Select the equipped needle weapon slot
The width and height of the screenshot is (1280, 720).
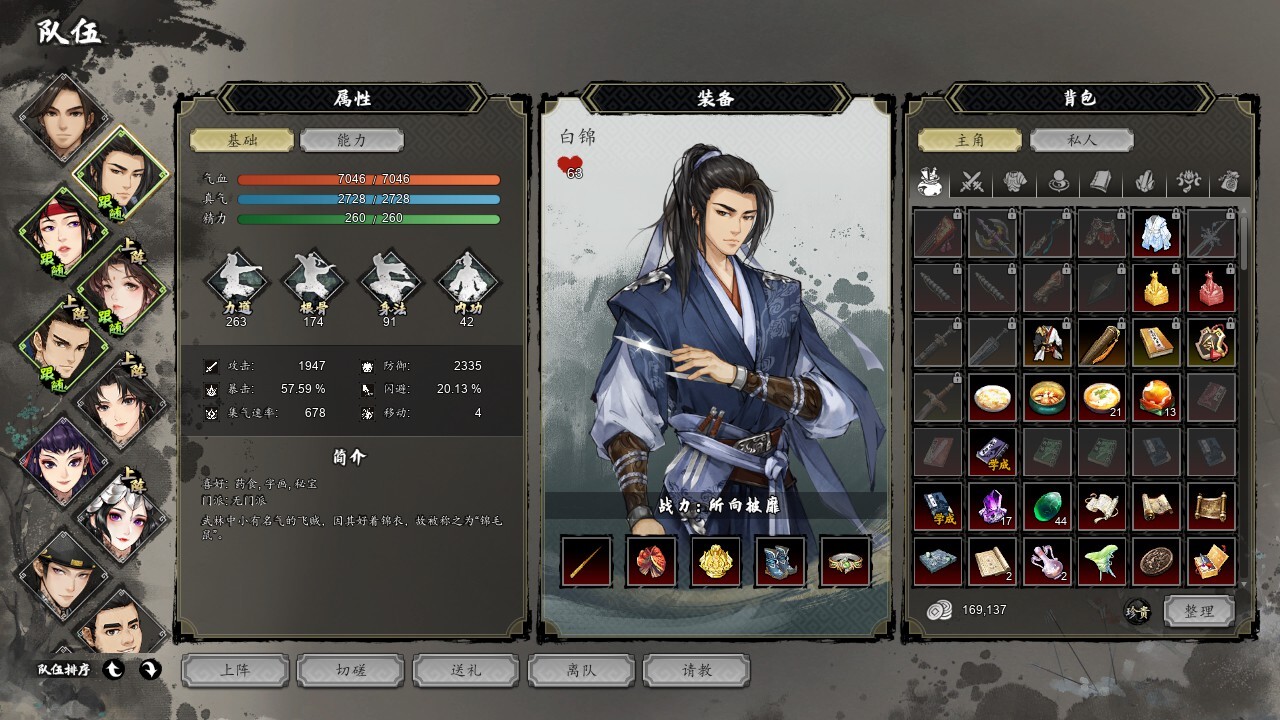pyautogui.click(x=586, y=561)
